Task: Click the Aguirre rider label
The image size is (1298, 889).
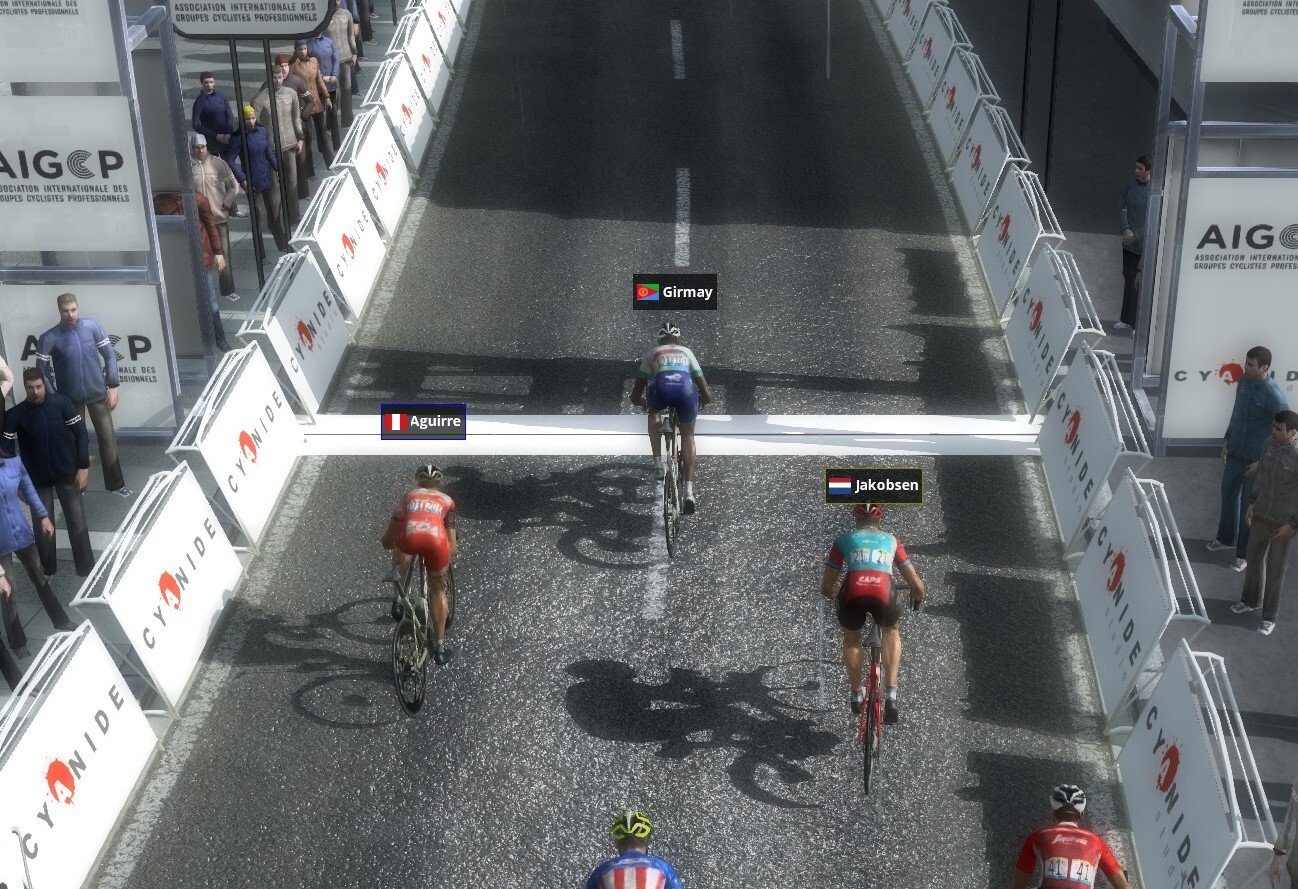Action: tap(423, 421)
